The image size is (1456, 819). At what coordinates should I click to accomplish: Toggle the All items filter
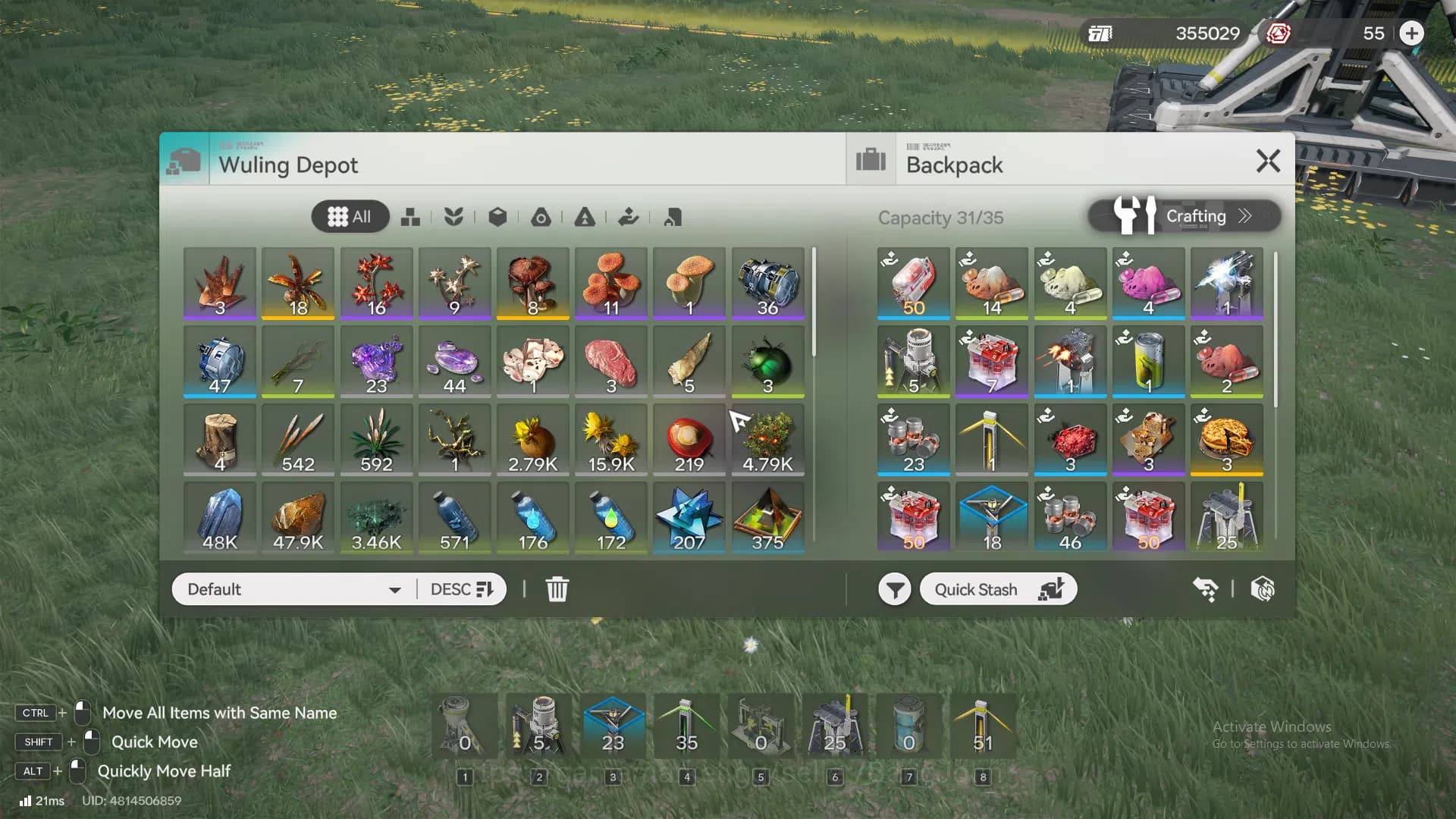click(x=350, y=216)
